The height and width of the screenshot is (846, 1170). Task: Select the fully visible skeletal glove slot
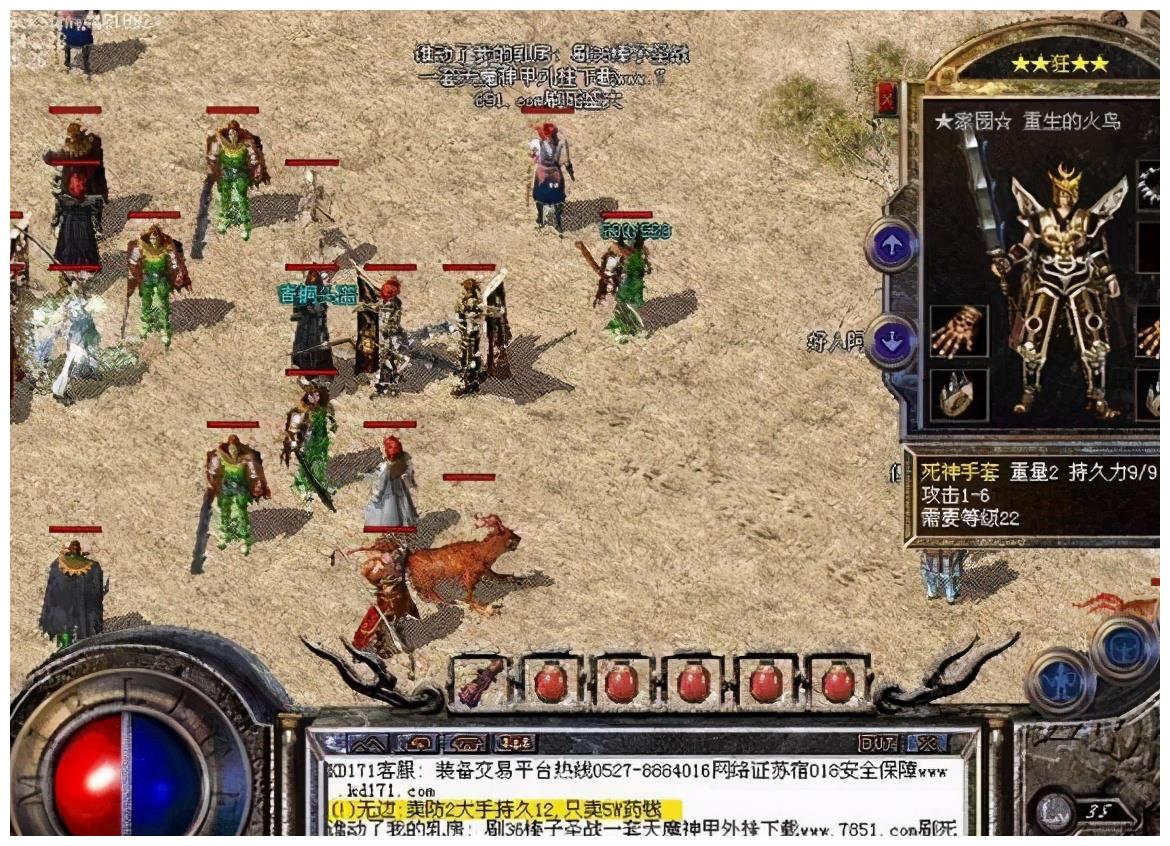959,332
